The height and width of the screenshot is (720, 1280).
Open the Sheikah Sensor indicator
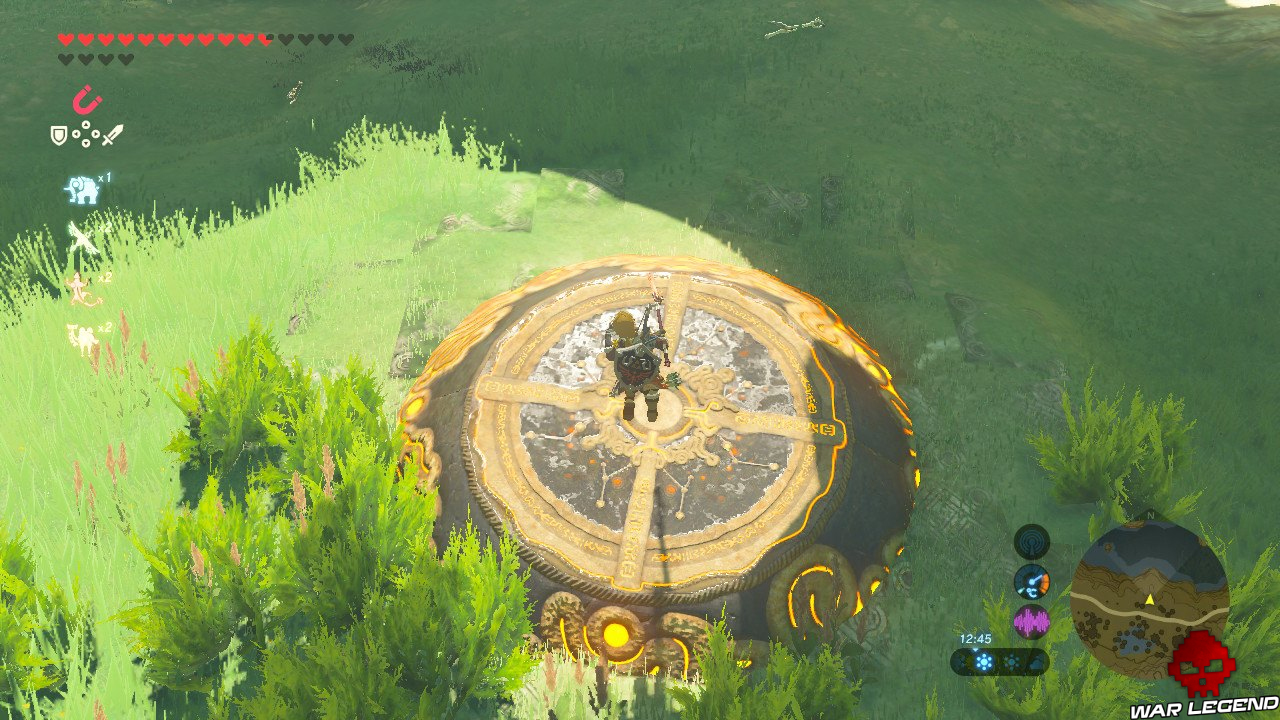point(1030,543)
